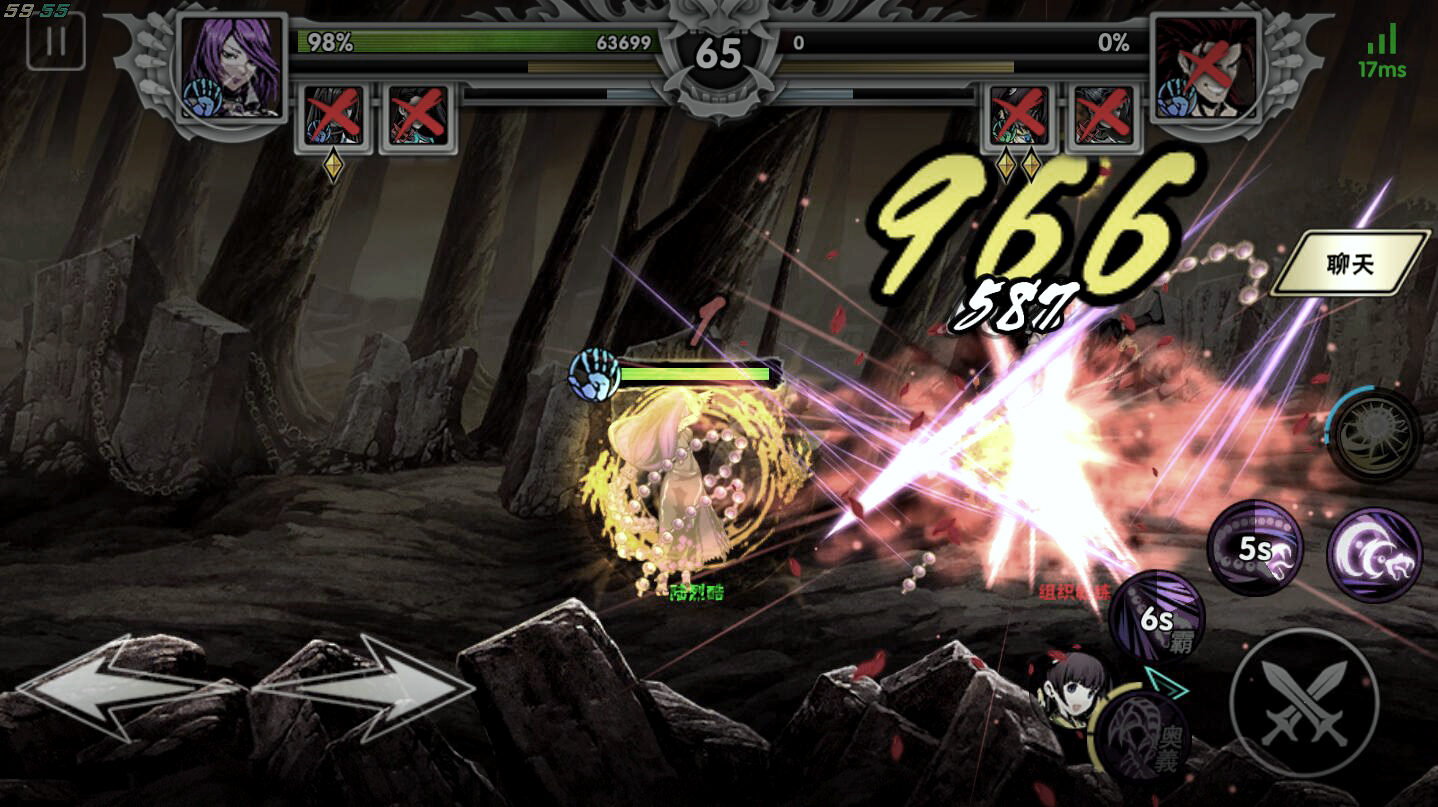Attack with the crossed swords button
Image resolution: width=1438 pixels, height=807 pixels.
1303,701
